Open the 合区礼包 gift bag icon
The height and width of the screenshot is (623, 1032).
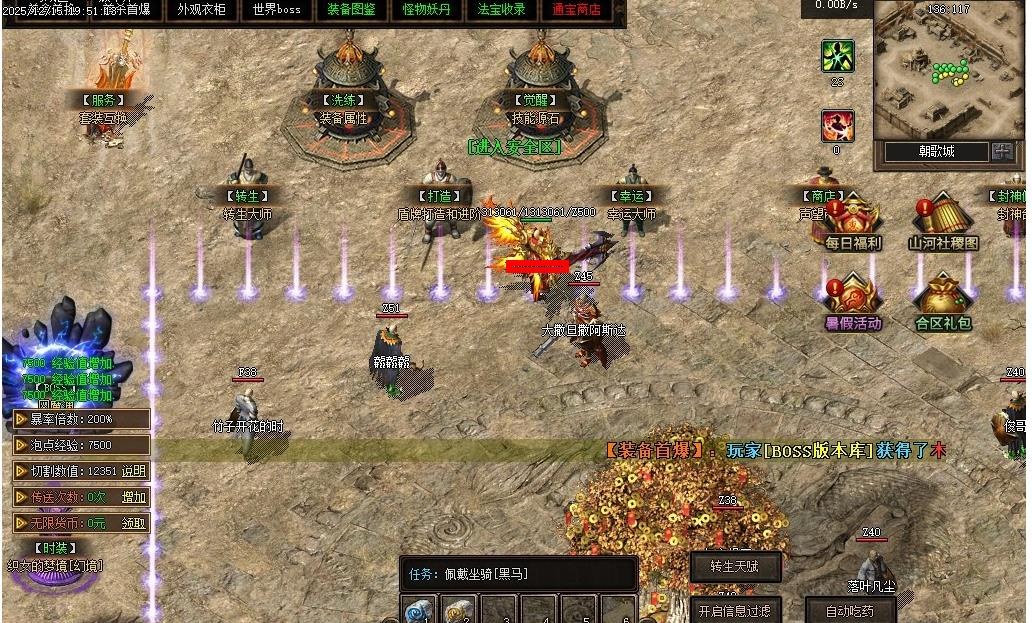(x=943, y=302)
